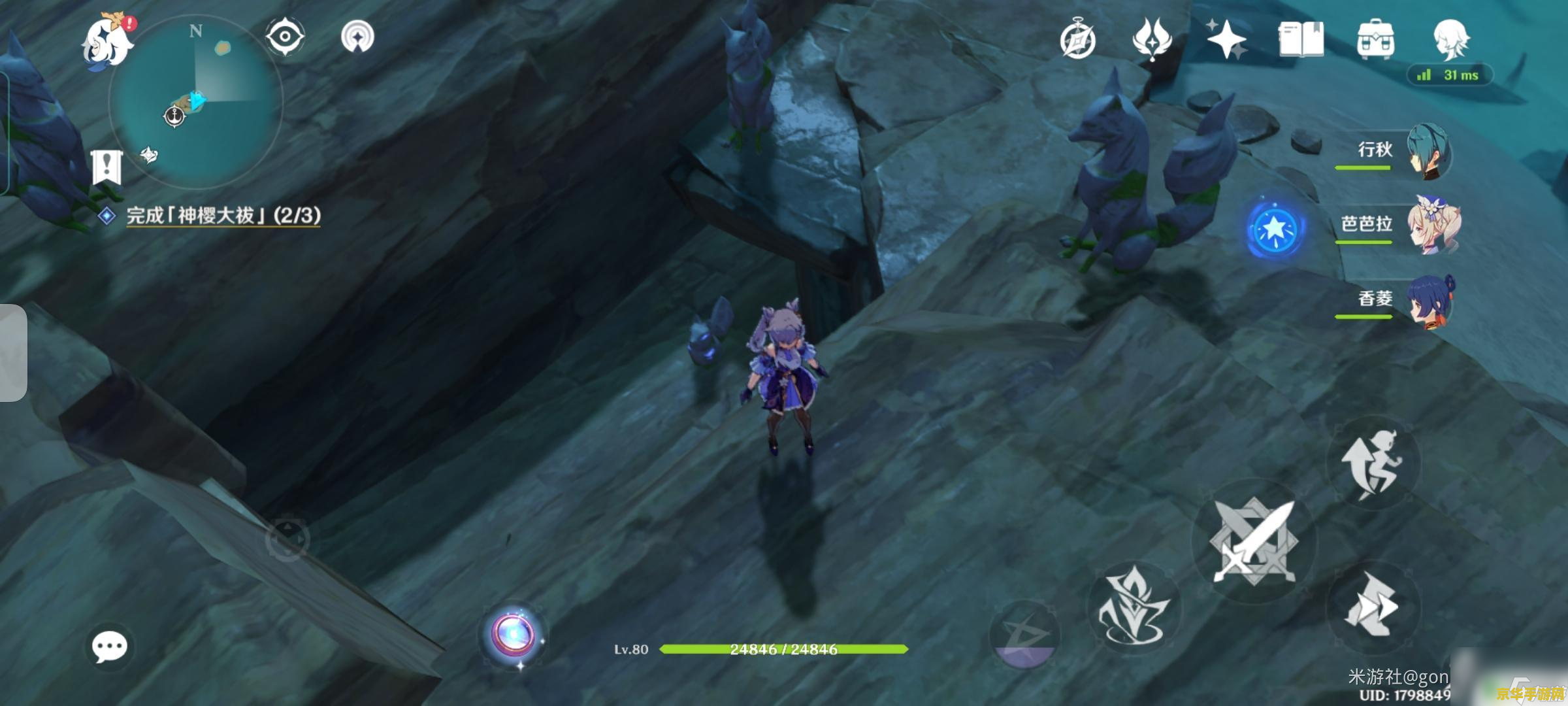This screenshot has width=1568, height=706.
Task: Tap the signal ring icon beside the minimap
Action: 357,37
